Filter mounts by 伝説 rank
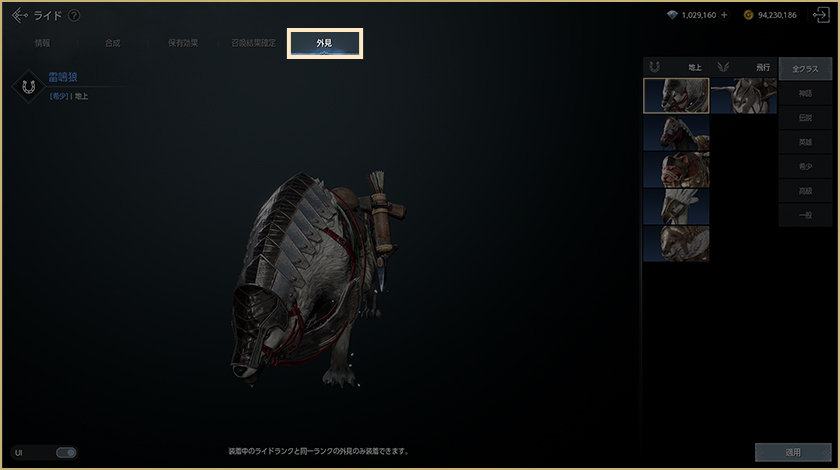 click(805, 118)
